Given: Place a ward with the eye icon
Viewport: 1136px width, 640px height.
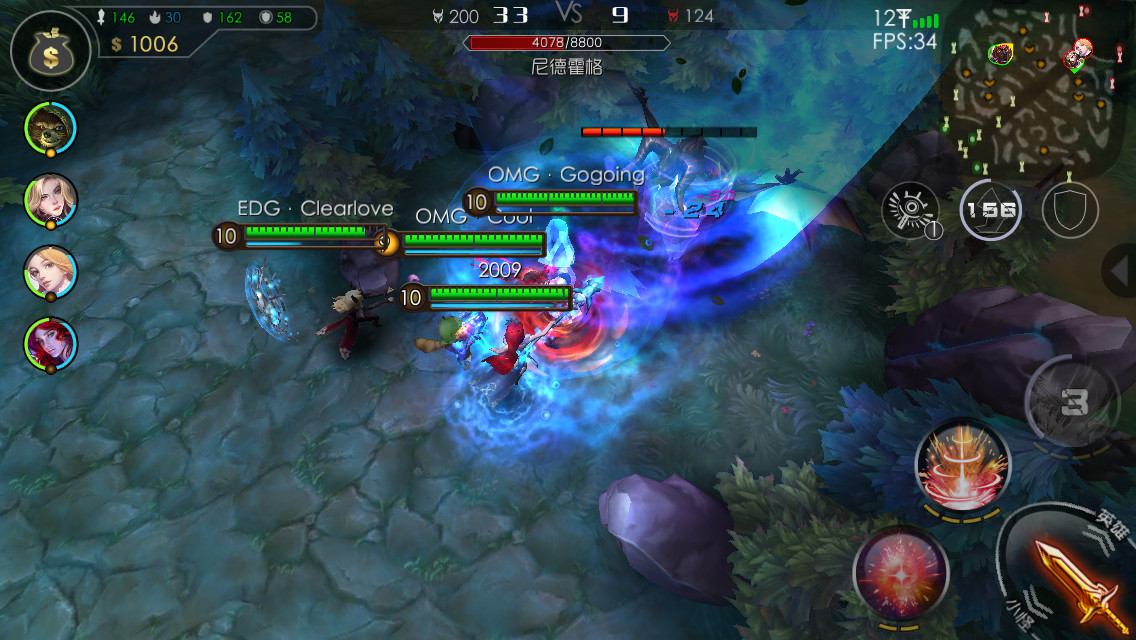Looking at the screenshot, I should click(910, 211).
